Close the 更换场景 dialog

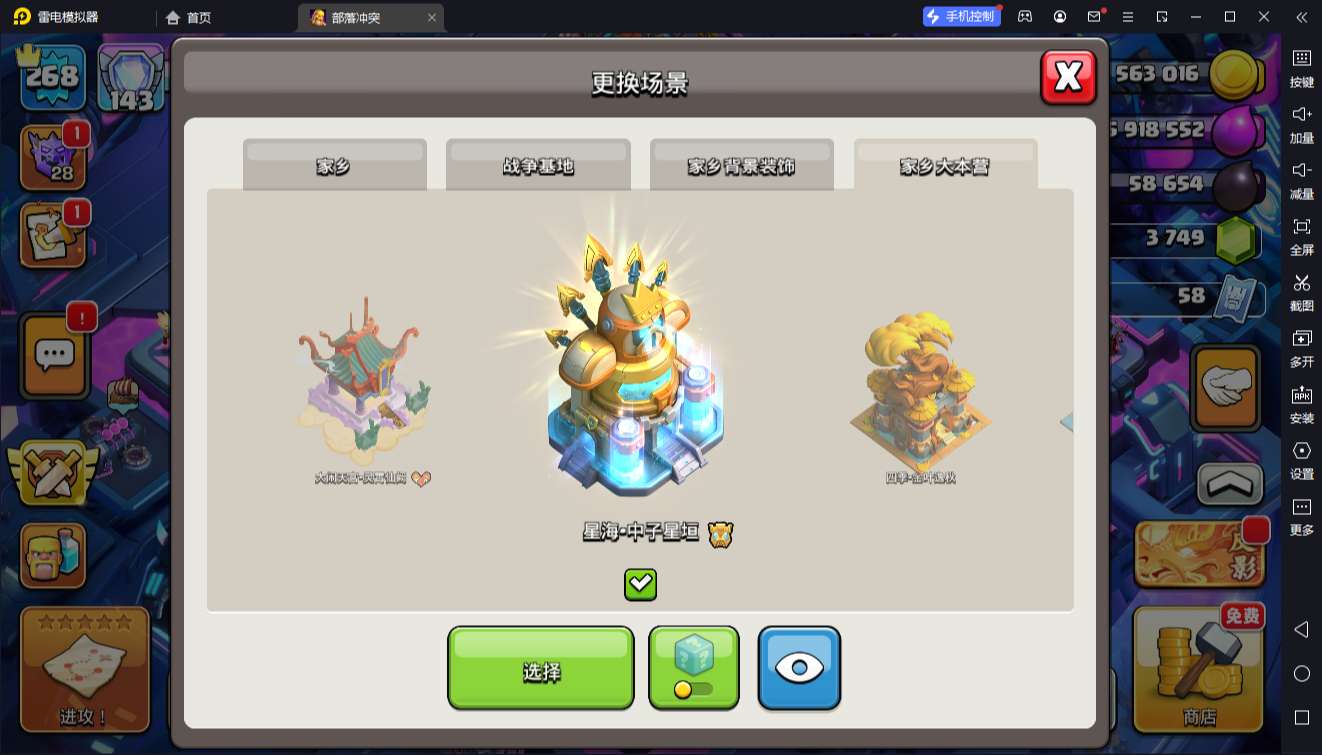(1068, 77)
